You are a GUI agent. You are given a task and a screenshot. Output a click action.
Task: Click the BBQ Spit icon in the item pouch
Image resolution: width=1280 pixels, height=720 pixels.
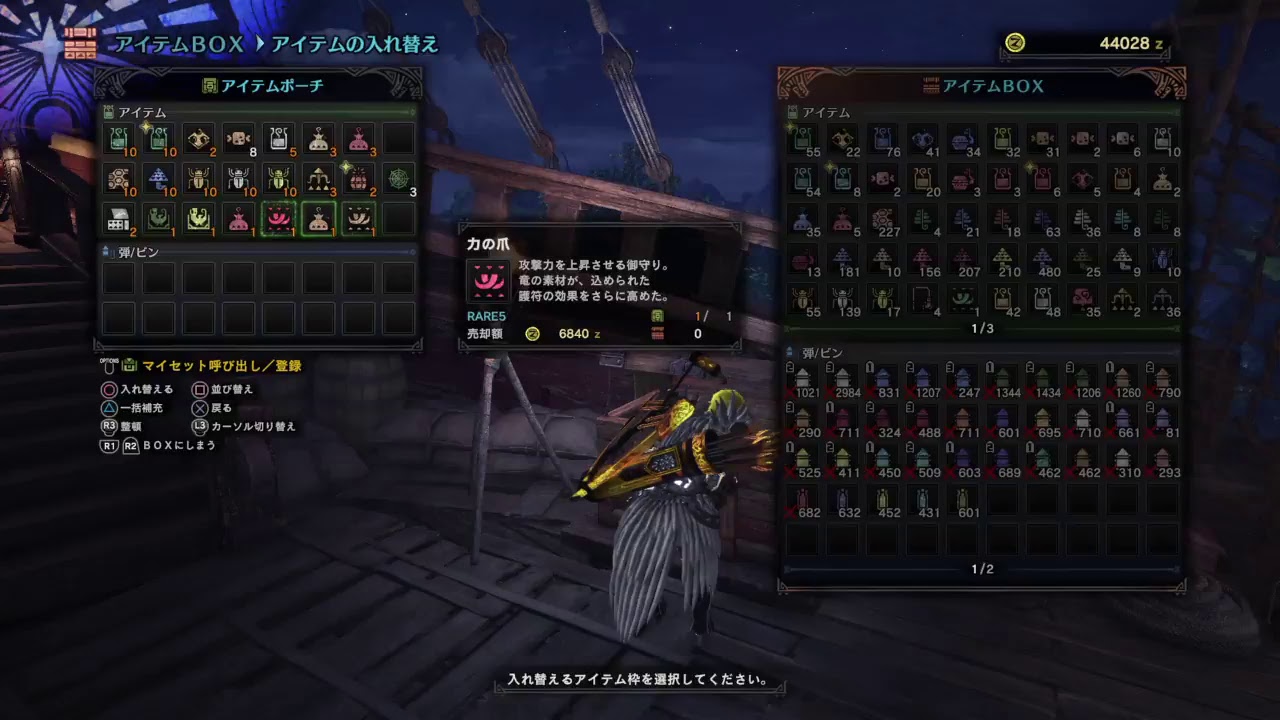118,219
